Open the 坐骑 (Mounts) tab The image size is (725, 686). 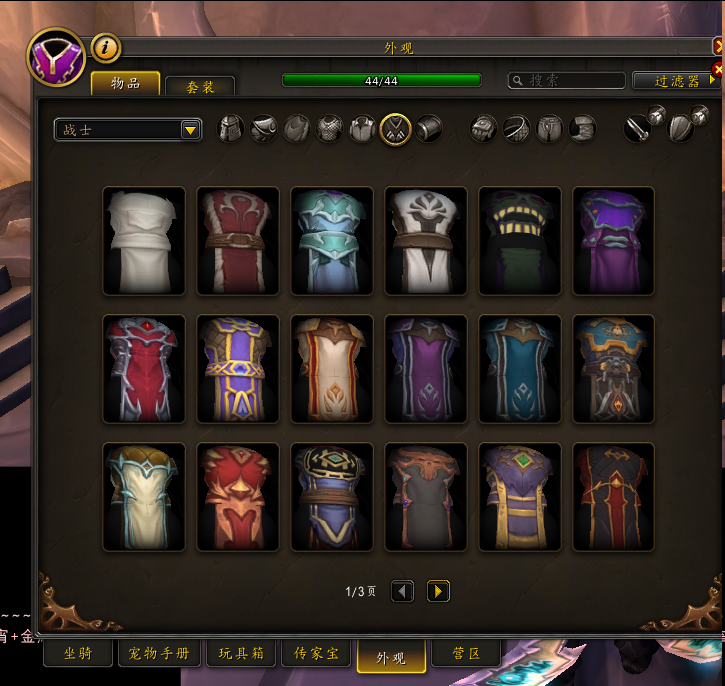click(x=78, y=654)
